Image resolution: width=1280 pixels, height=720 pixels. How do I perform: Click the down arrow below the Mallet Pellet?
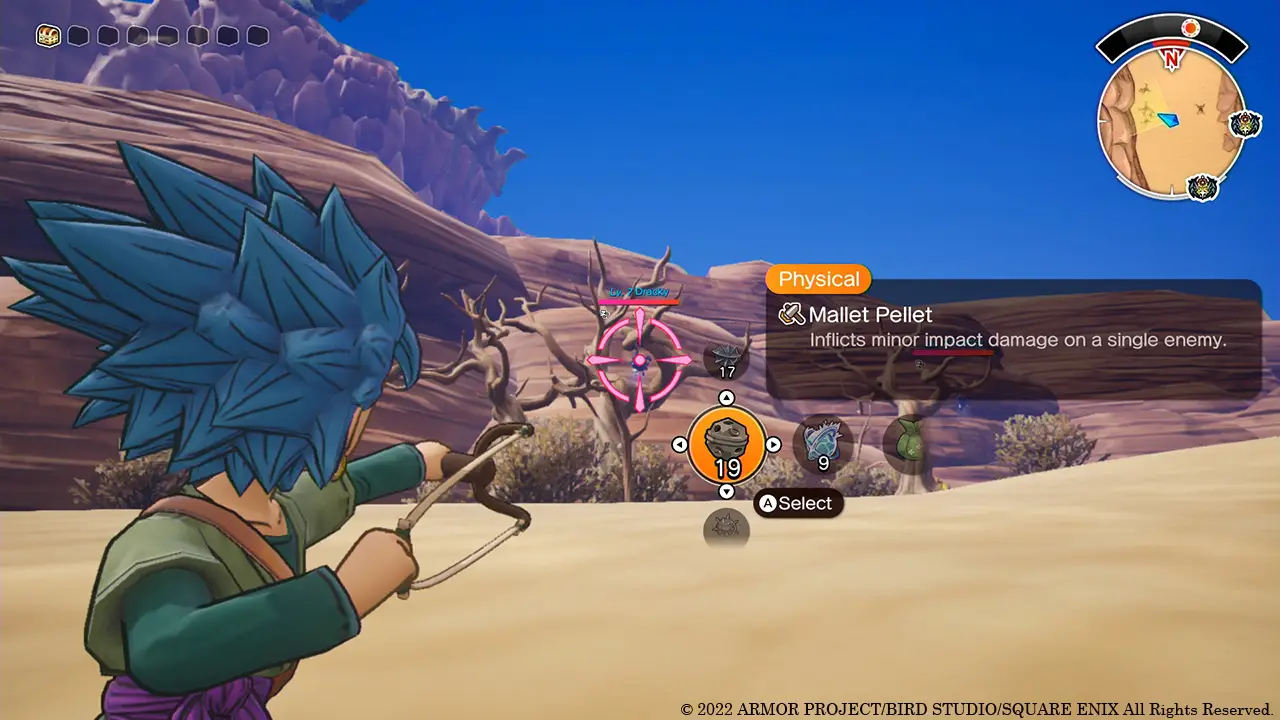coord(727,492)
